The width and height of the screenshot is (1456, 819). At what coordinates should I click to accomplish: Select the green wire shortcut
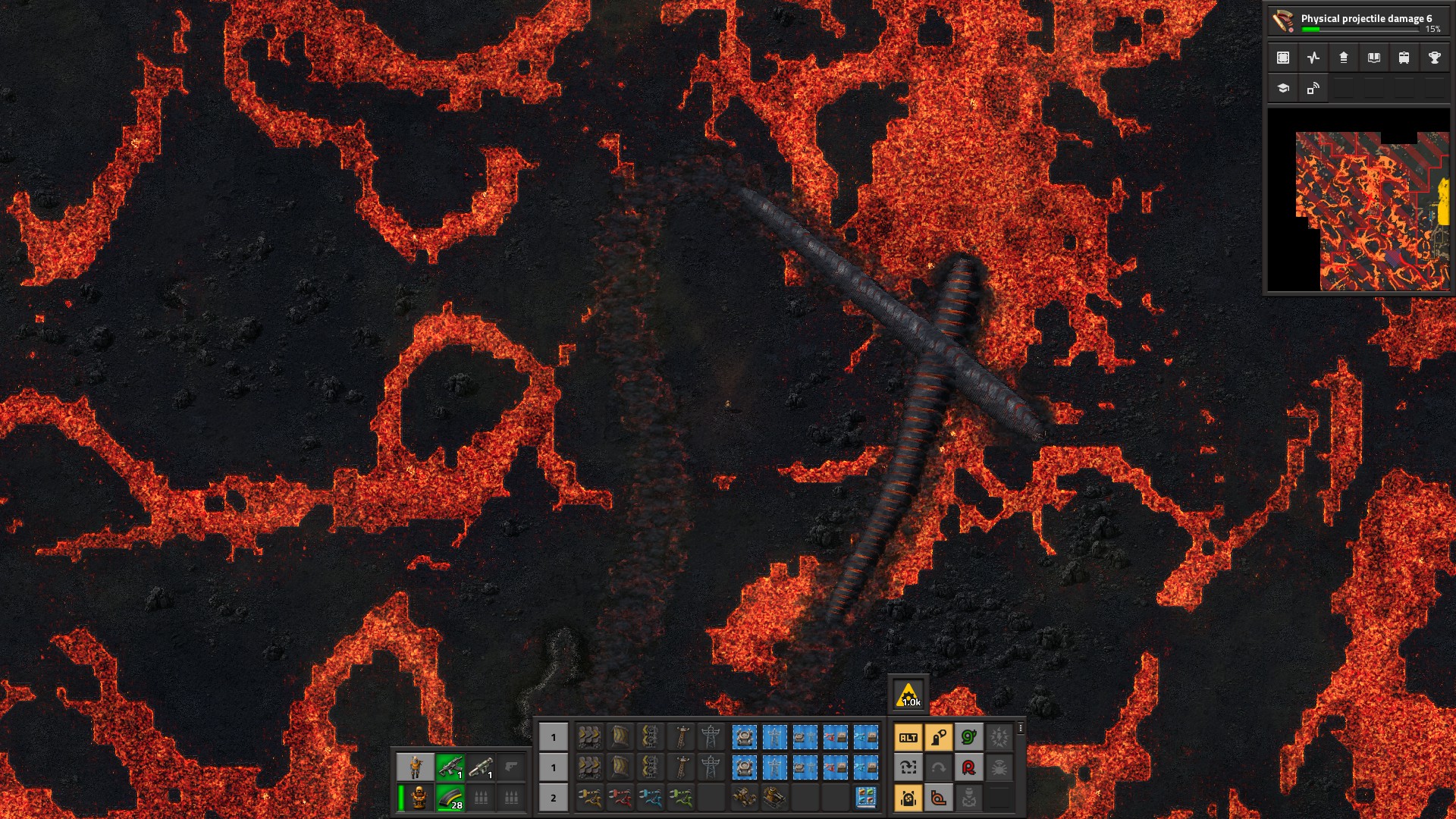click(969, 737)
